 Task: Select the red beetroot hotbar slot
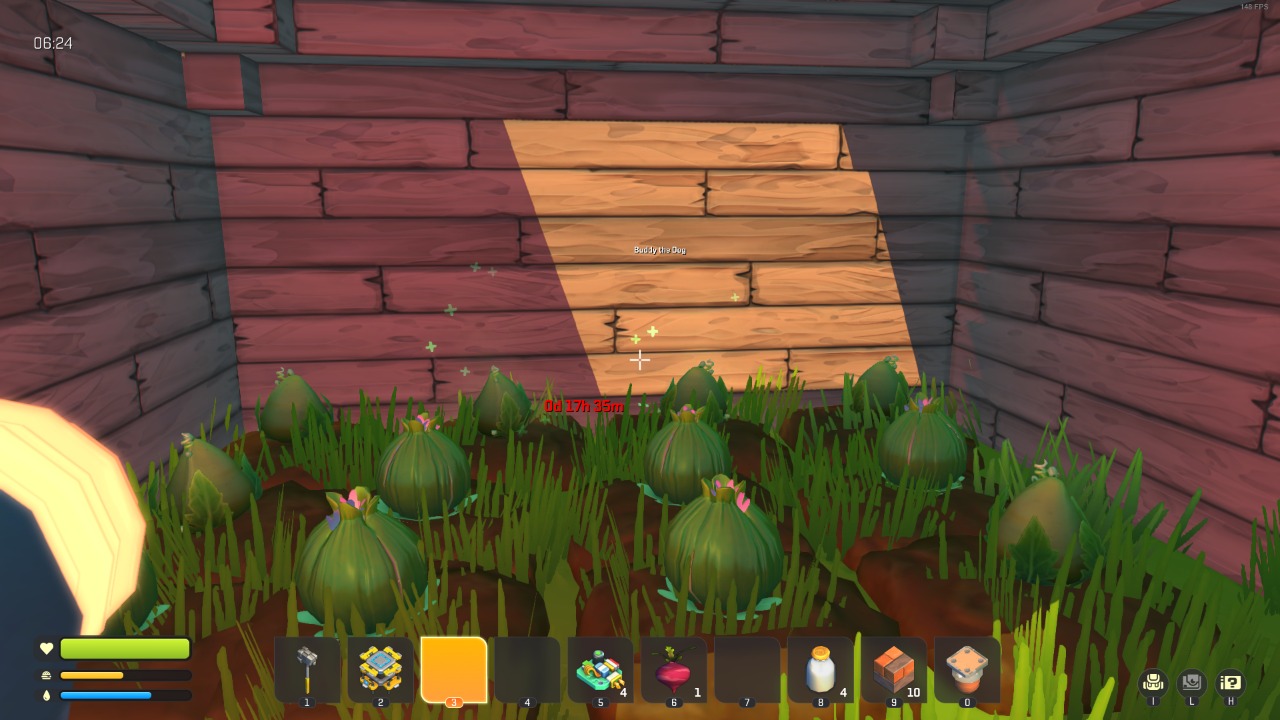point(673,669)
